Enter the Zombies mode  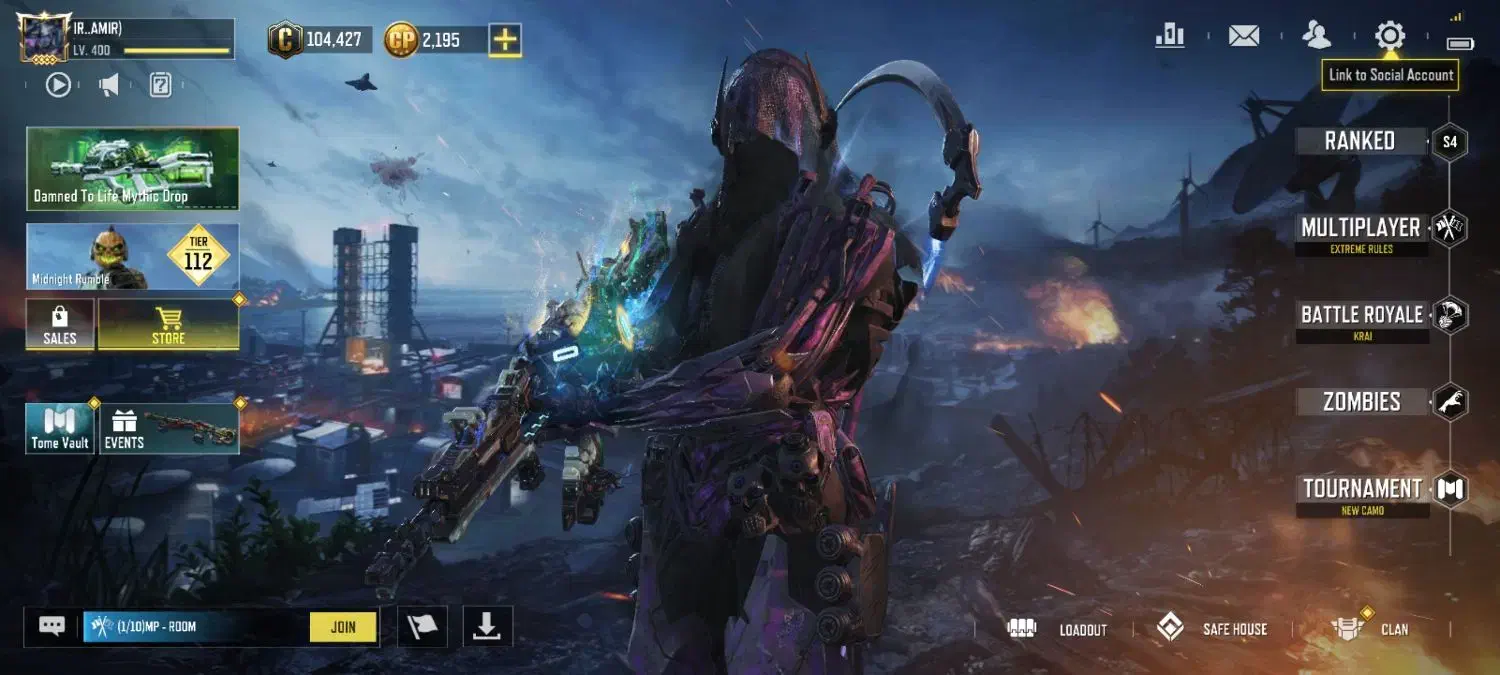point(1361,402)
